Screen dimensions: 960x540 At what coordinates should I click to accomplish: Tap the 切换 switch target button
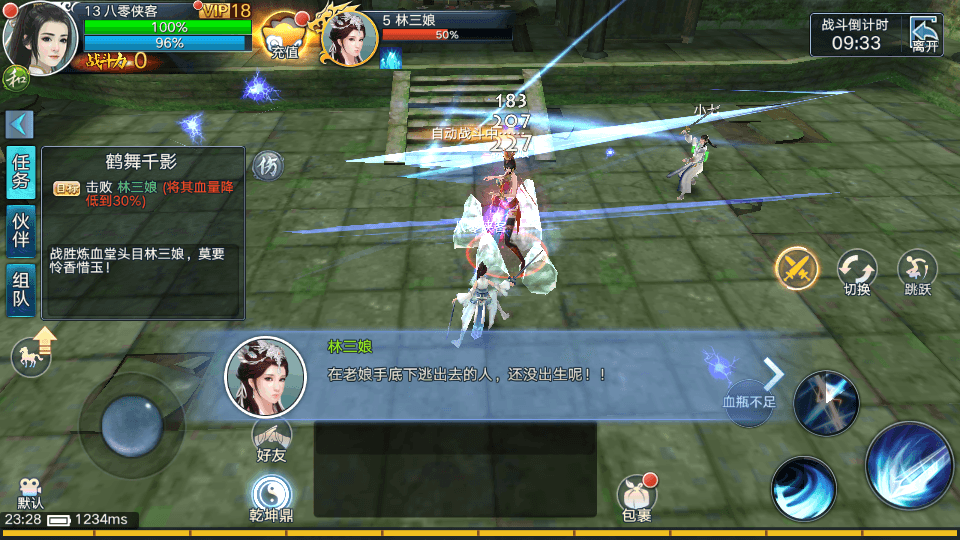[x=857, y=270]
